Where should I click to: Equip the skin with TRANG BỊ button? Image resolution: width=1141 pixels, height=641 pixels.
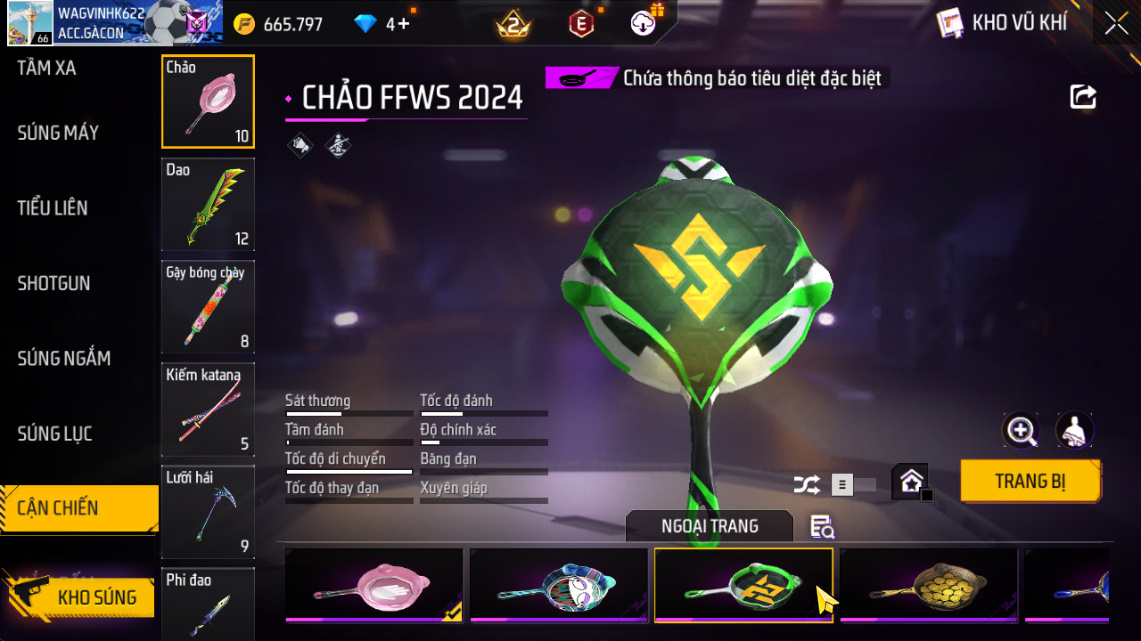click(1030, 481)
